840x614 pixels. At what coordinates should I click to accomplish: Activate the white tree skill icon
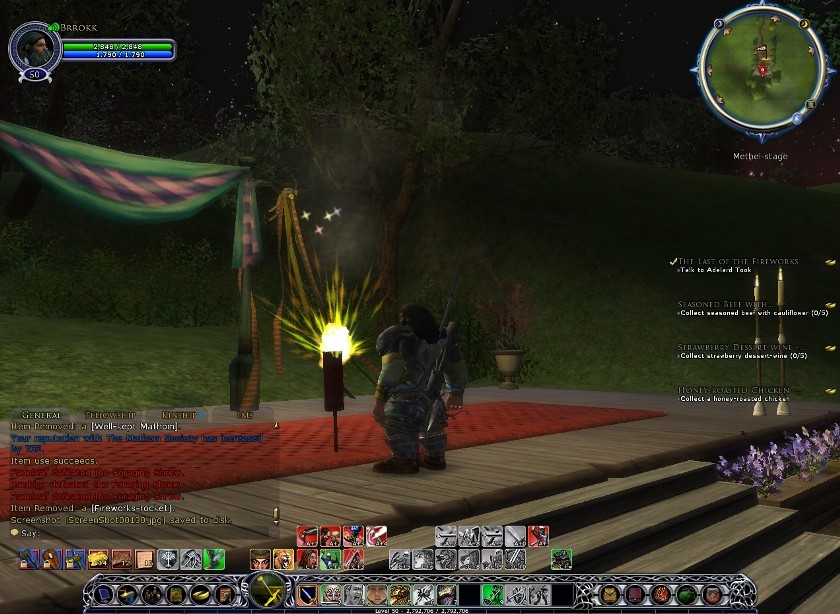click(168, 559)
